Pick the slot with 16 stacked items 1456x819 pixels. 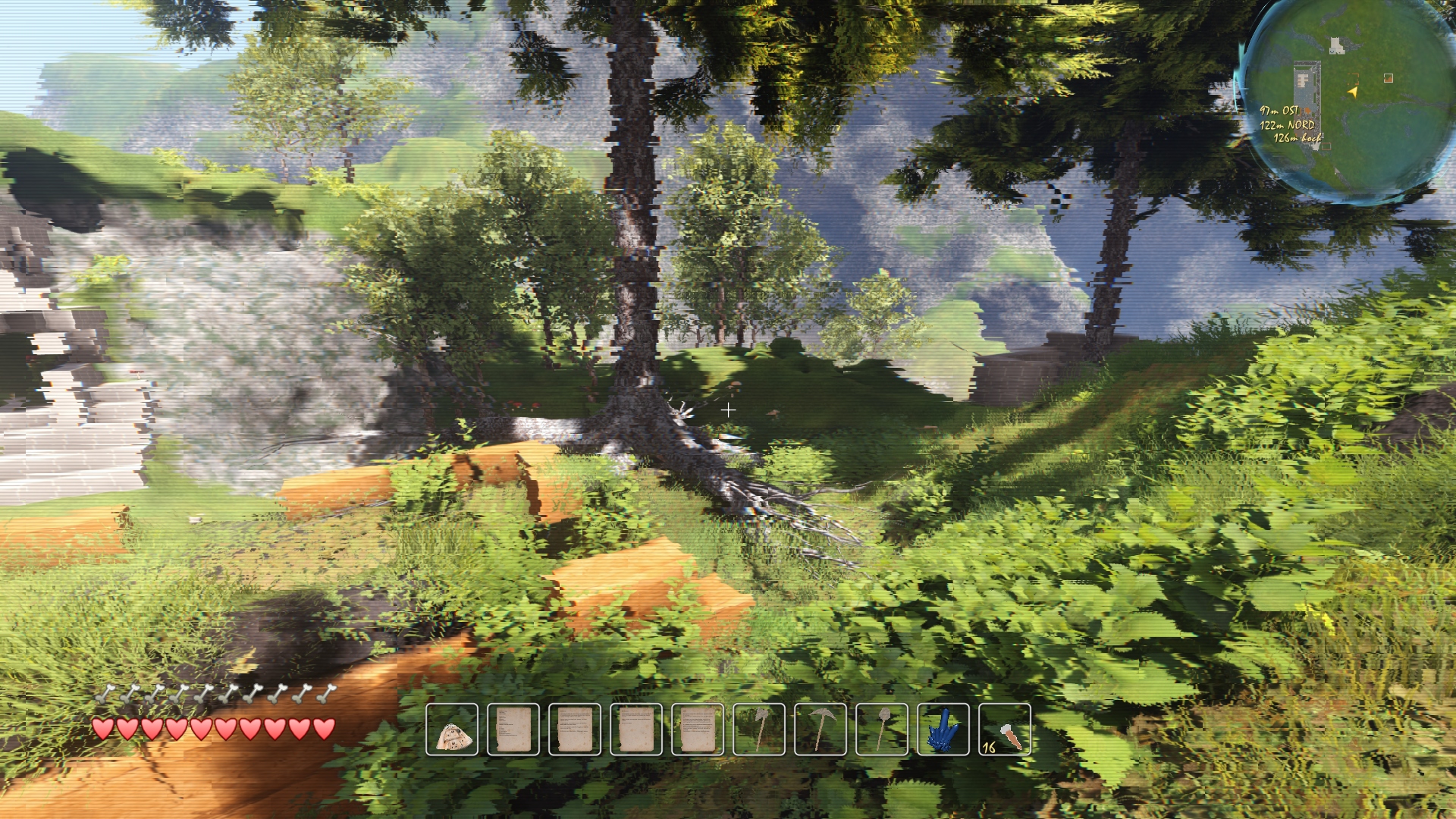click(1005, 730)
